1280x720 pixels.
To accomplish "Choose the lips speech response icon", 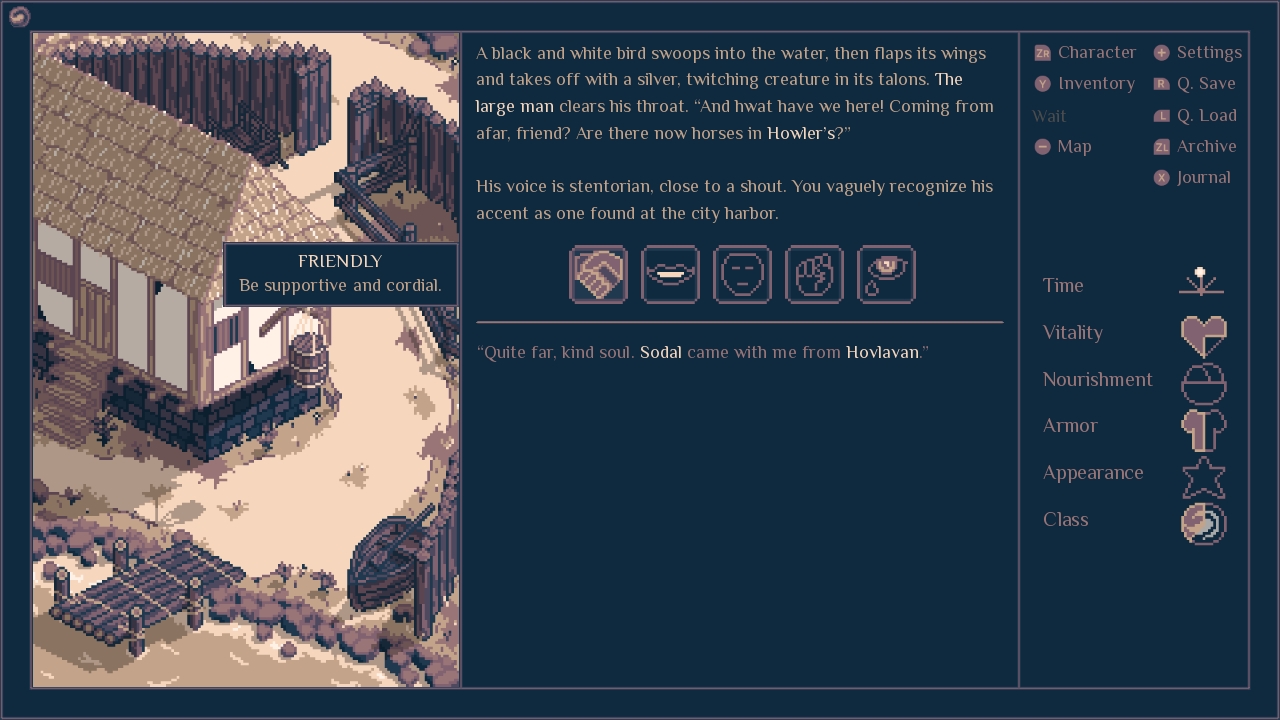I will pyautogui.click(x=670, y=274).
